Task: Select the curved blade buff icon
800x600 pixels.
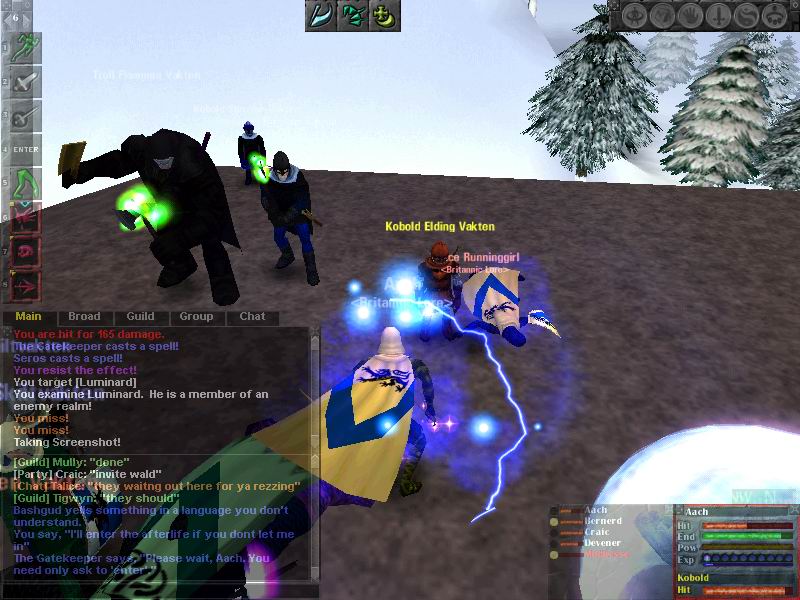Action: click(x=320, y=15)
